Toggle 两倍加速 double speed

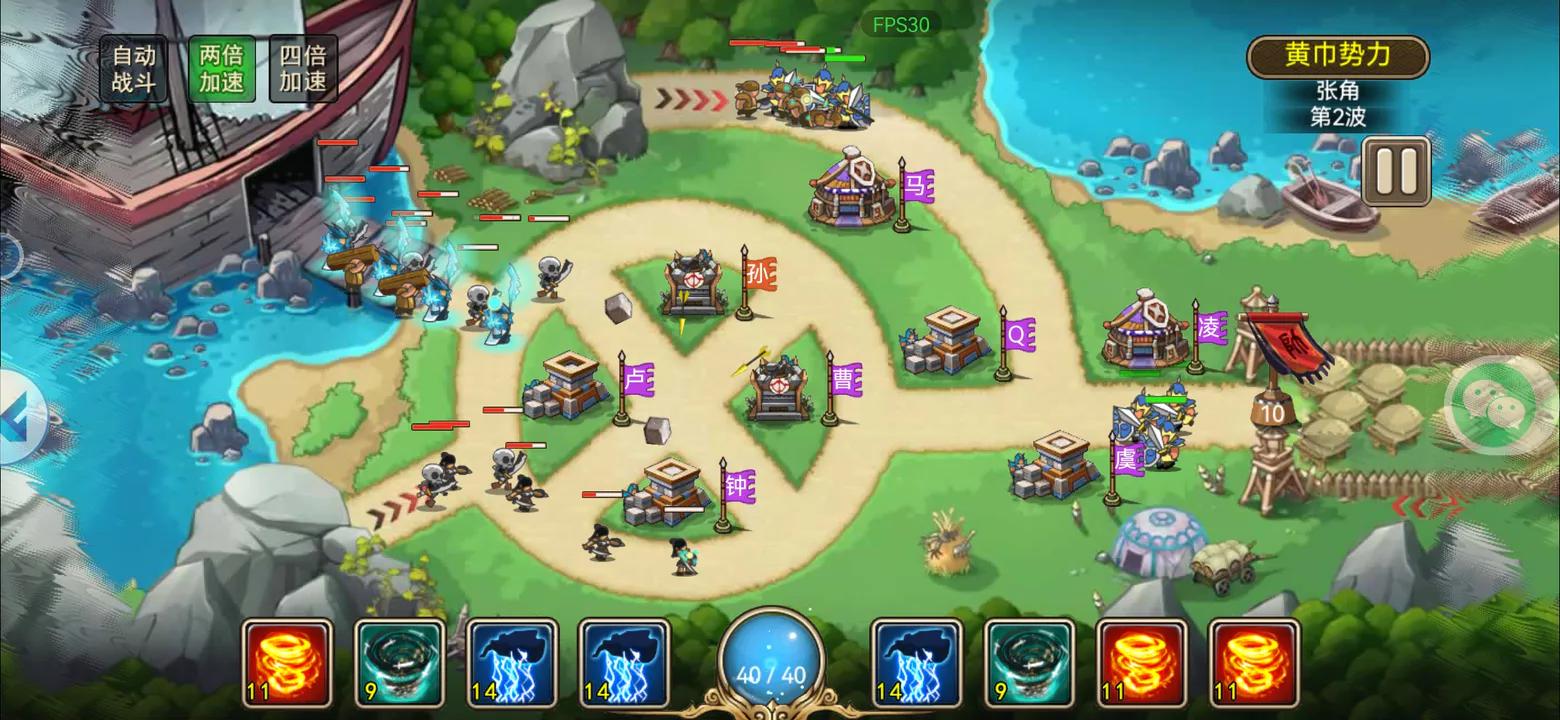(x=220, y=69)
